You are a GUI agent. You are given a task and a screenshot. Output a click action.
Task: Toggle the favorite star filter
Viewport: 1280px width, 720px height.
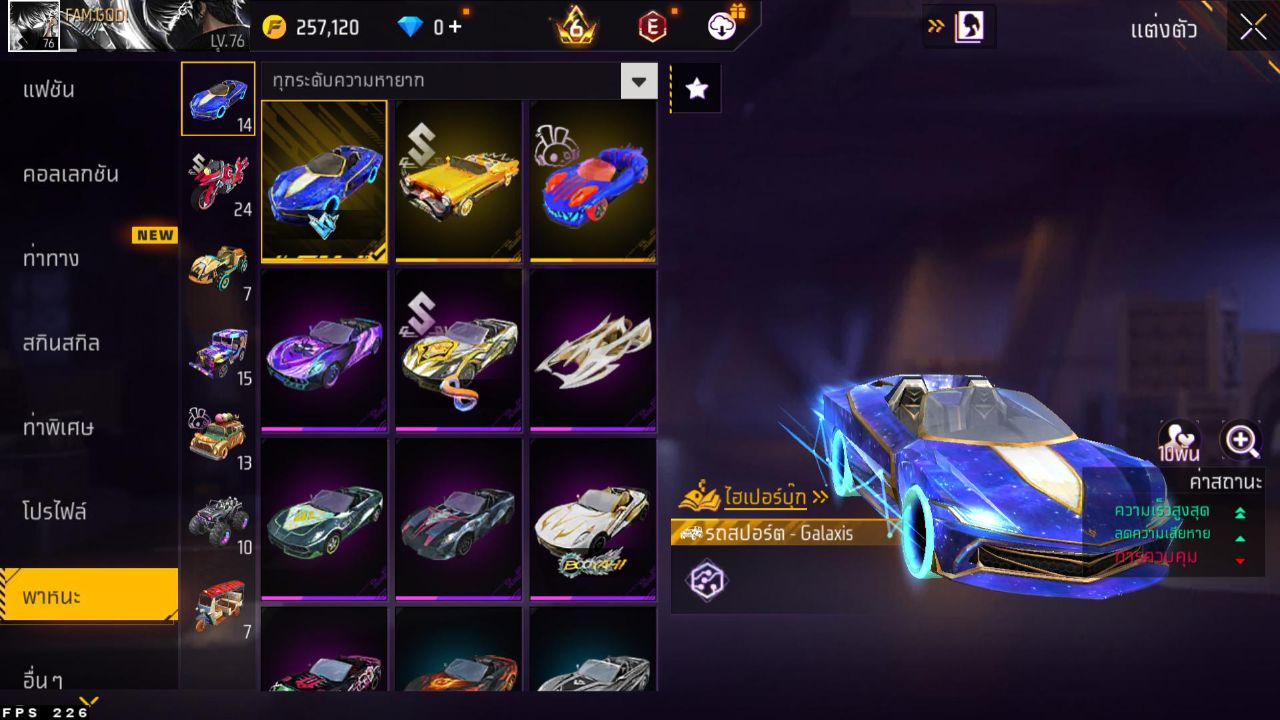tap(696, 88)
